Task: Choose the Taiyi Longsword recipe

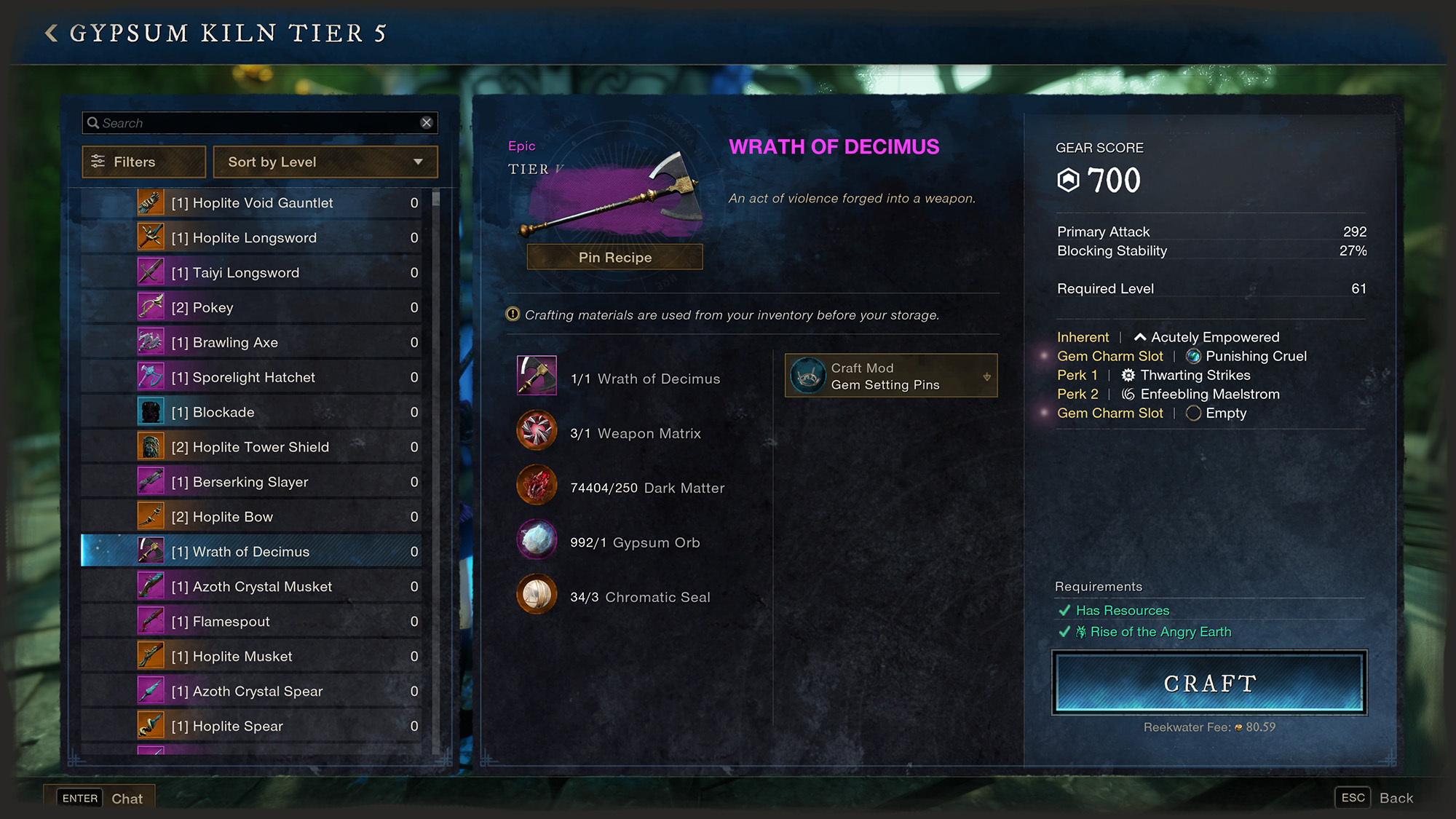Action: (235, 273)
